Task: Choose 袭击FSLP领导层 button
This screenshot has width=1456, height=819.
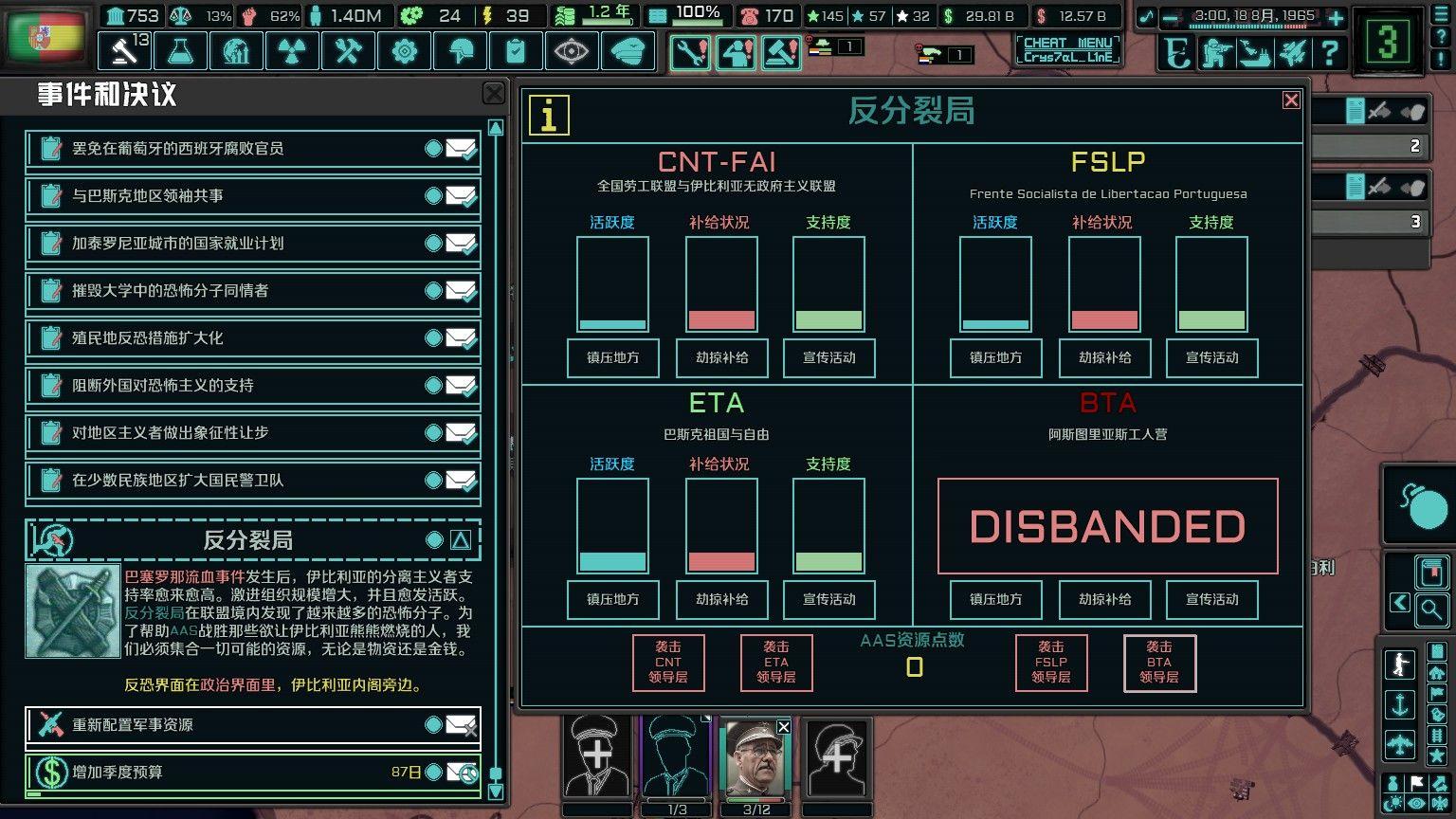Action: (x=1050, y=663)
